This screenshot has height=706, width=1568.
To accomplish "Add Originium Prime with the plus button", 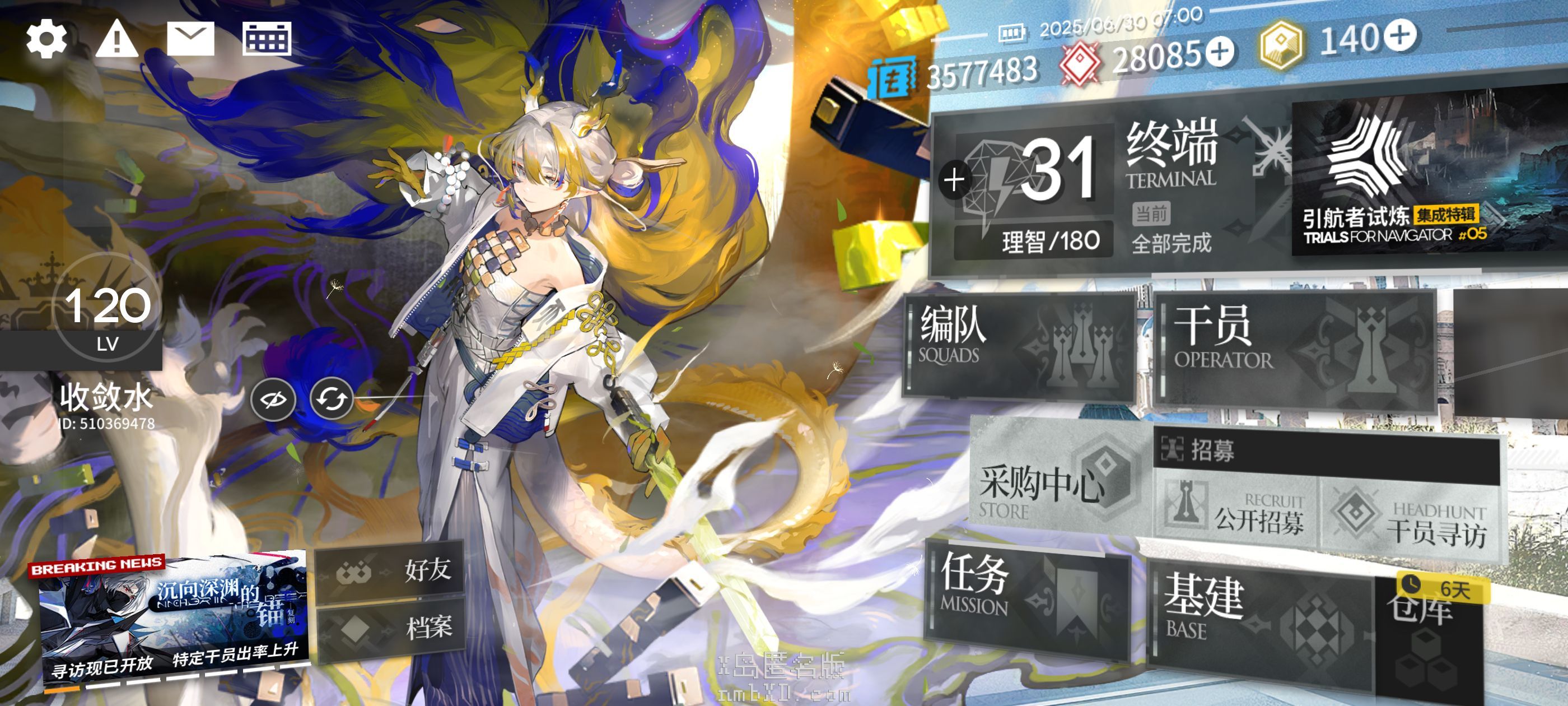I will point(1400,35).
